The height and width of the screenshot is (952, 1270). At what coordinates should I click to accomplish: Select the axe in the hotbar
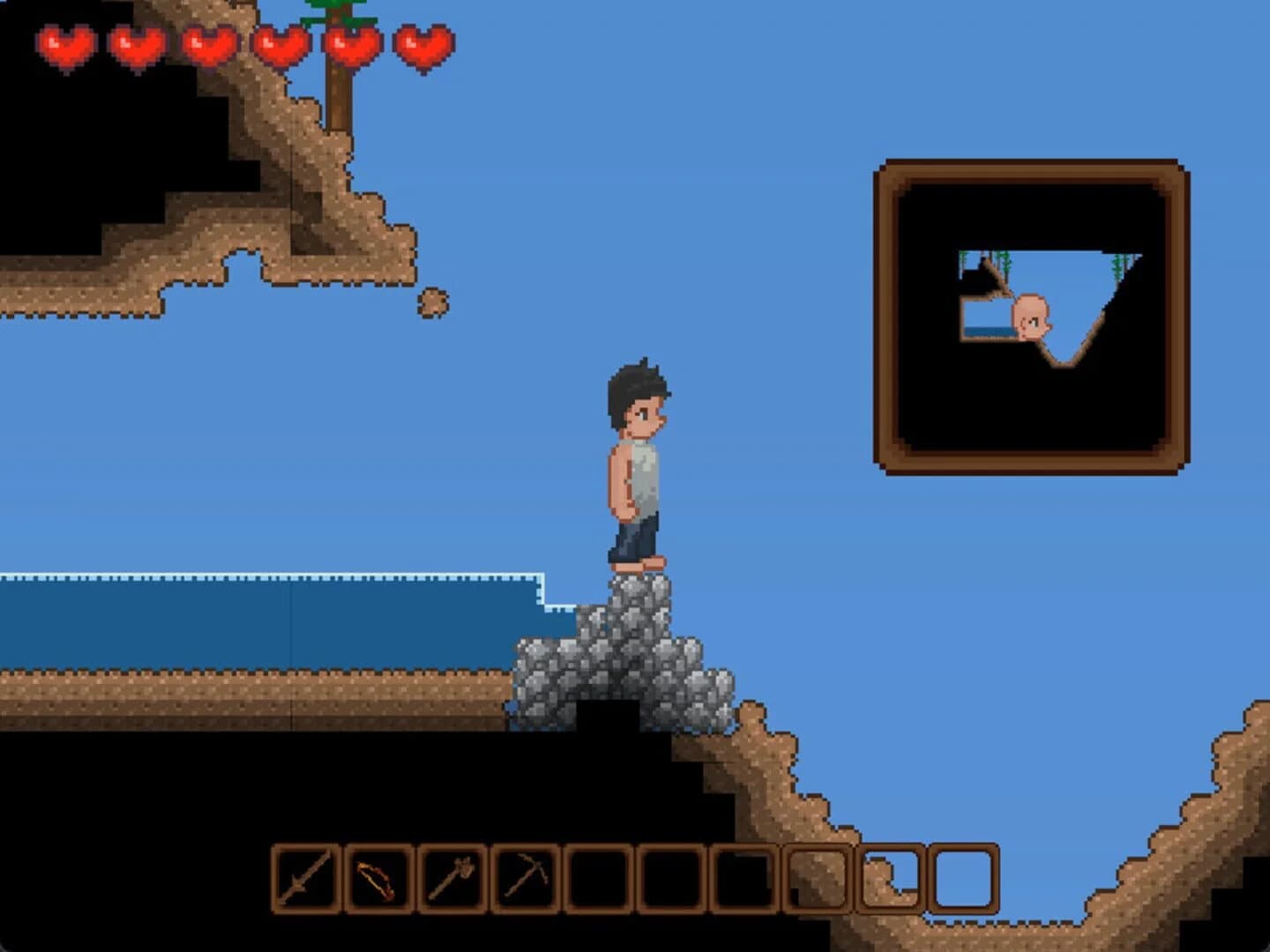tap(453, 880)
